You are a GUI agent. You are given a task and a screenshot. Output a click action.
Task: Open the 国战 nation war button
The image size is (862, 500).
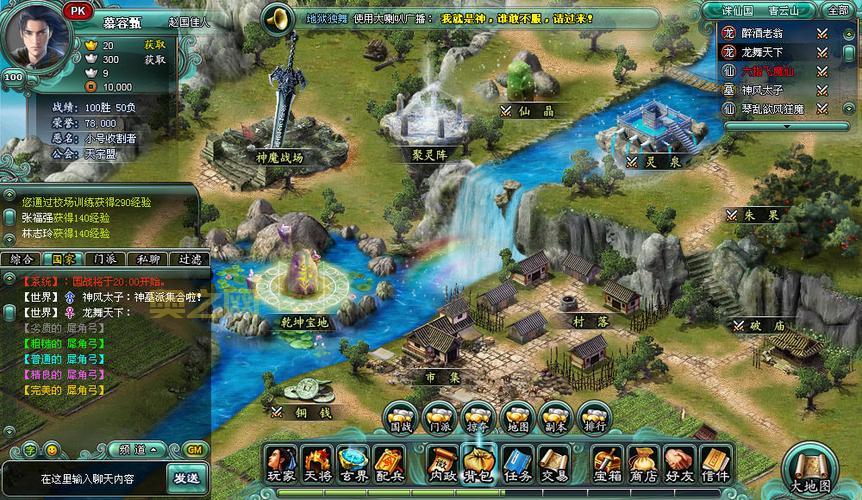point(401,418)
